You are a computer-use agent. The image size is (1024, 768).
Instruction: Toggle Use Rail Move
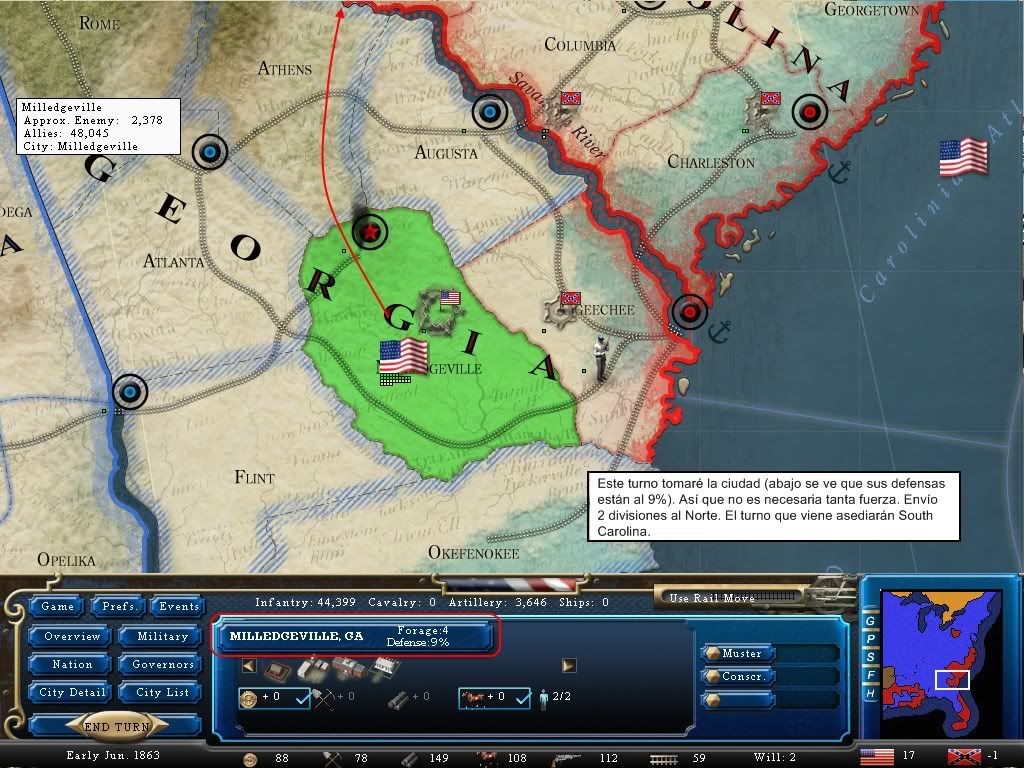[712, 598]
